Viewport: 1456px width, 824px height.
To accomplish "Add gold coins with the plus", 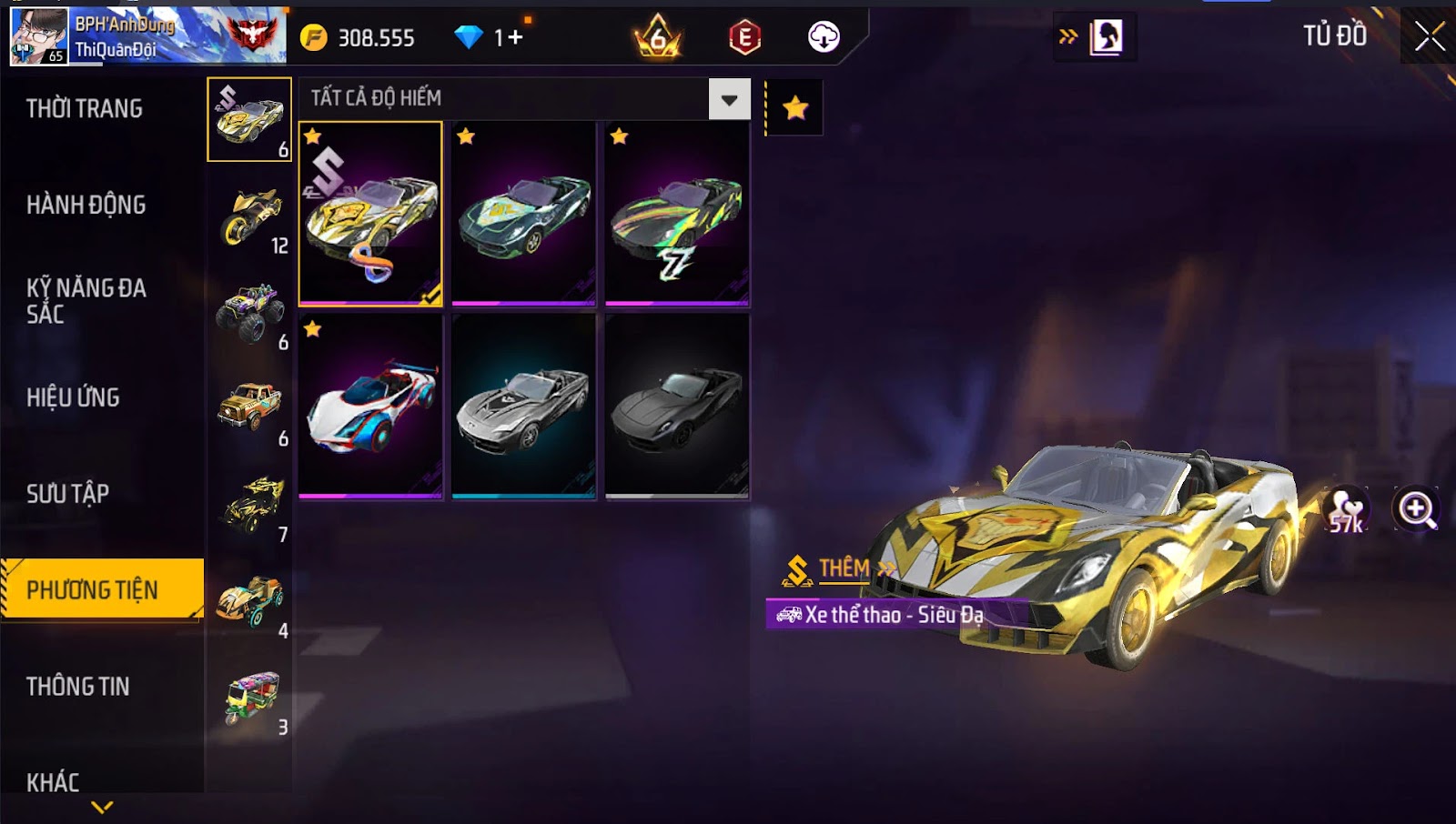I will pos(515,37).
